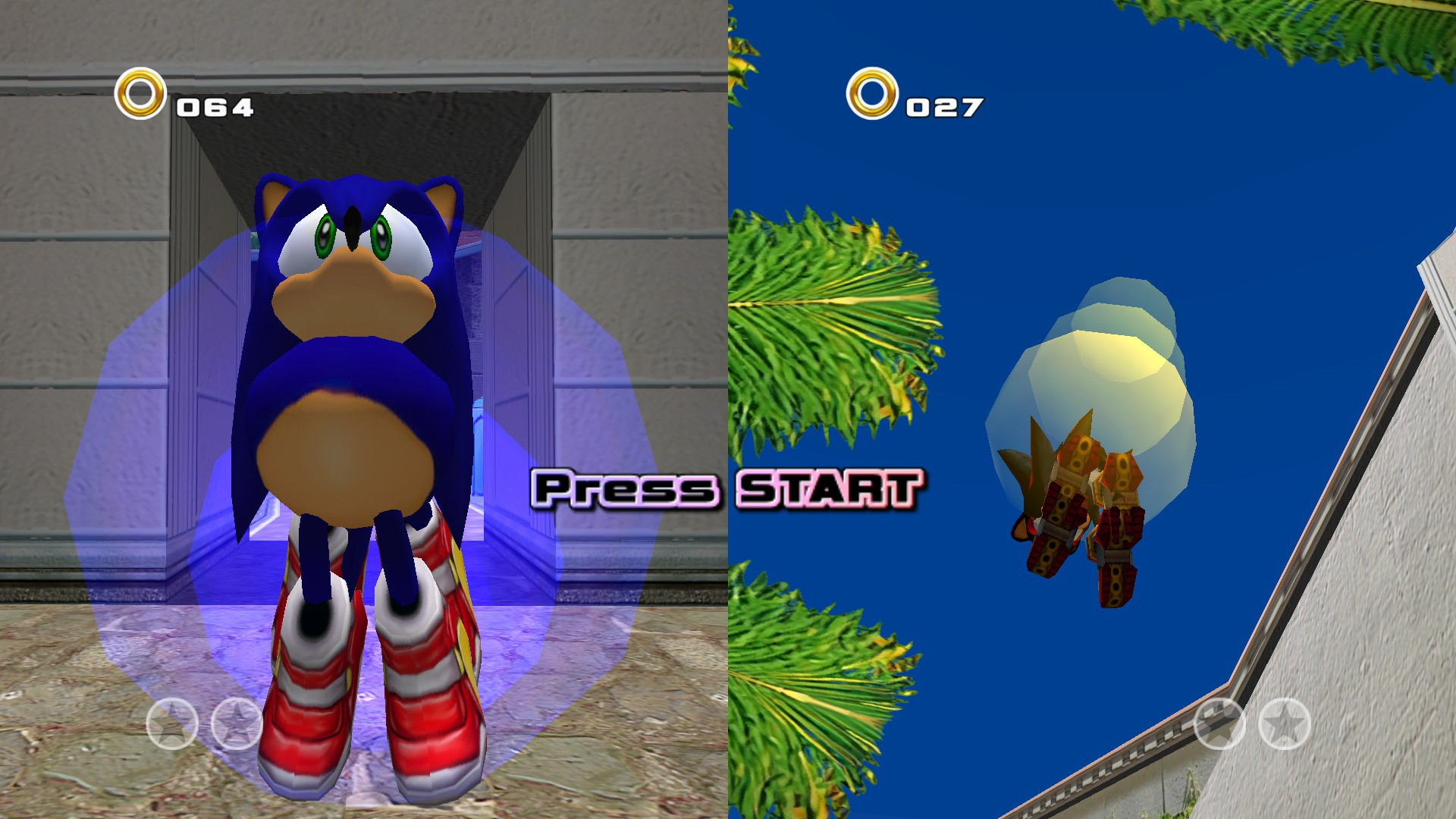Select the ring icon on Sonic's screen

click(x=140, y=93)
